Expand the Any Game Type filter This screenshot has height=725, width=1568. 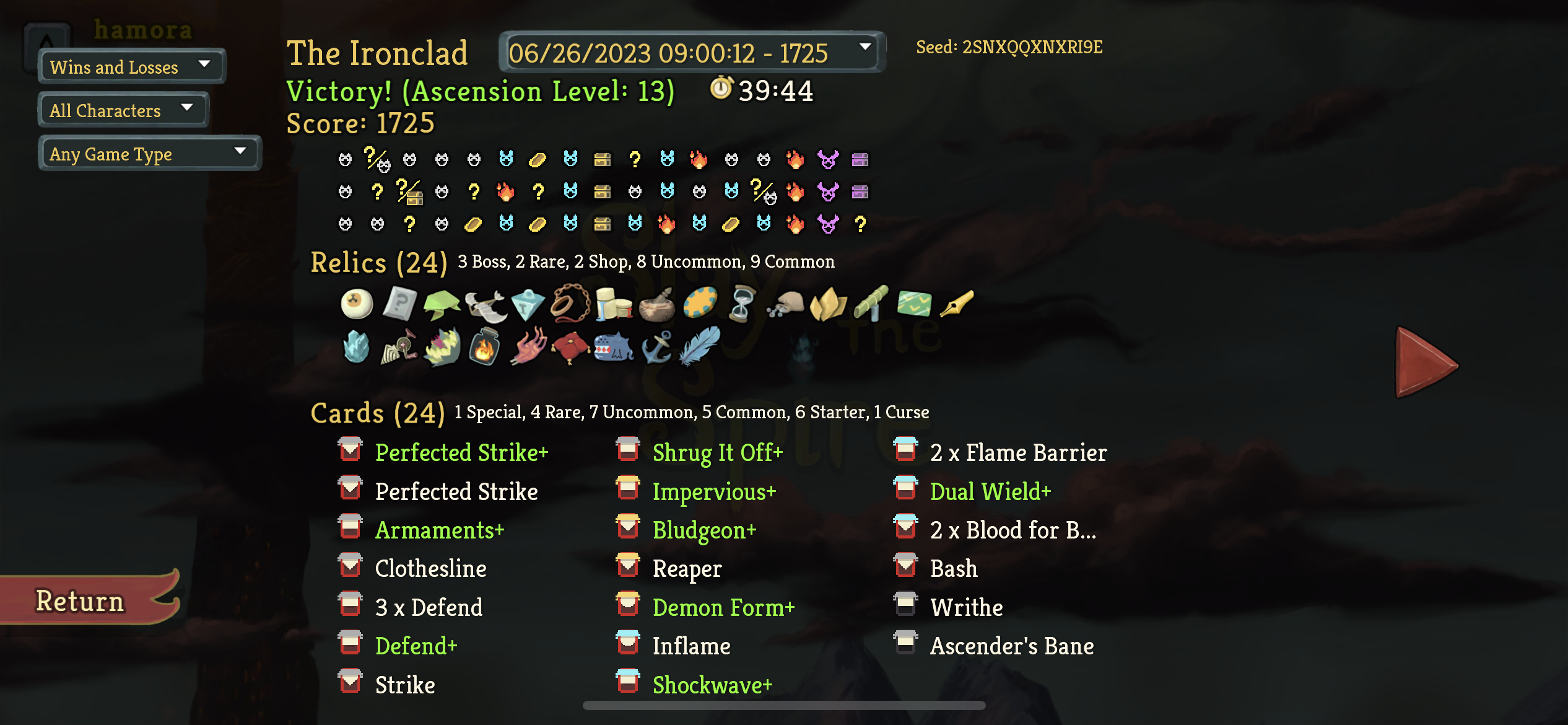[x=149, y=153]
